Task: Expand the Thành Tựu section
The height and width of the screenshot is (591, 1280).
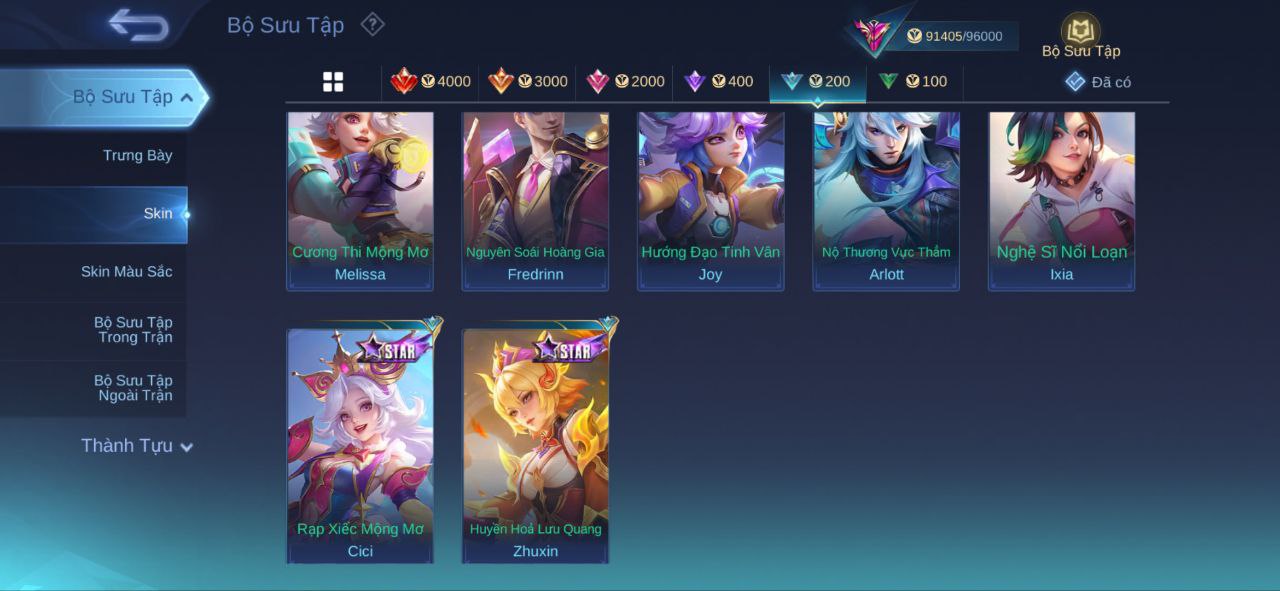Action: click(137, 446)
